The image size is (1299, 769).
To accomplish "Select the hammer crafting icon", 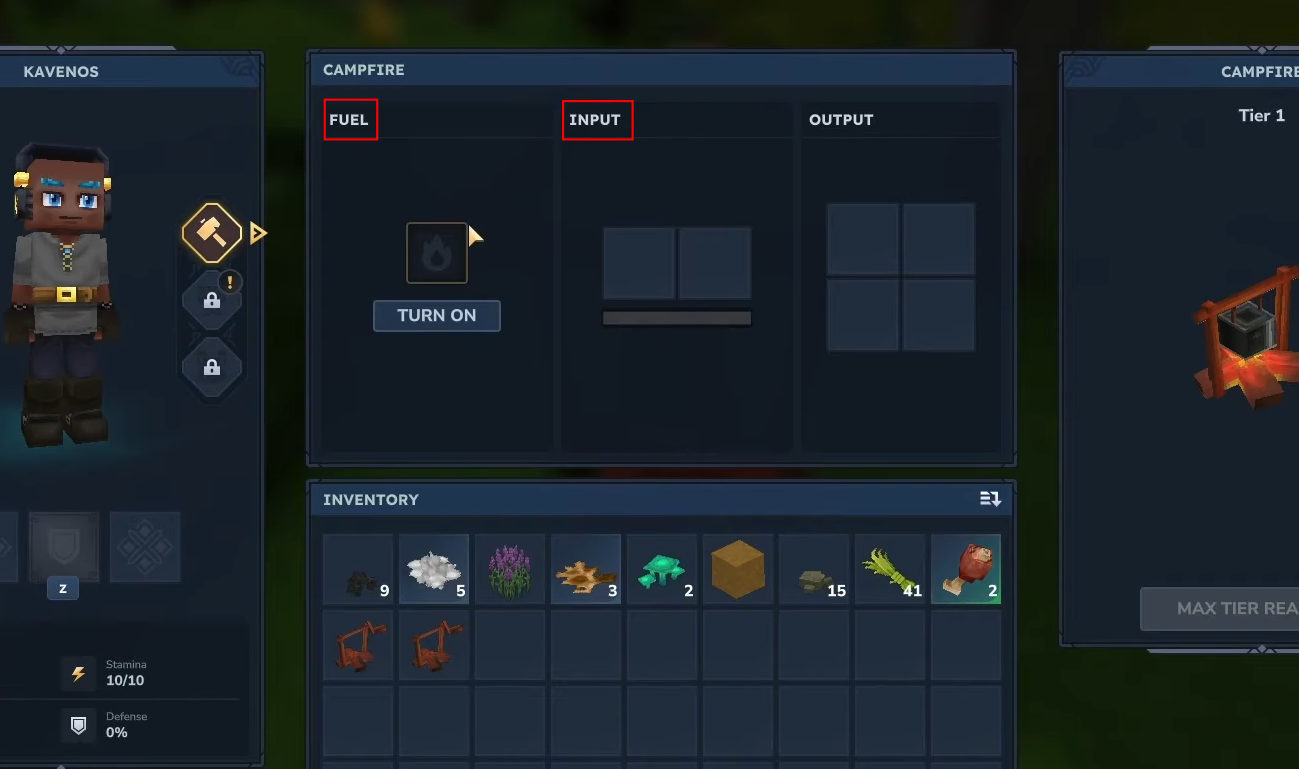I will coord(211,232).
